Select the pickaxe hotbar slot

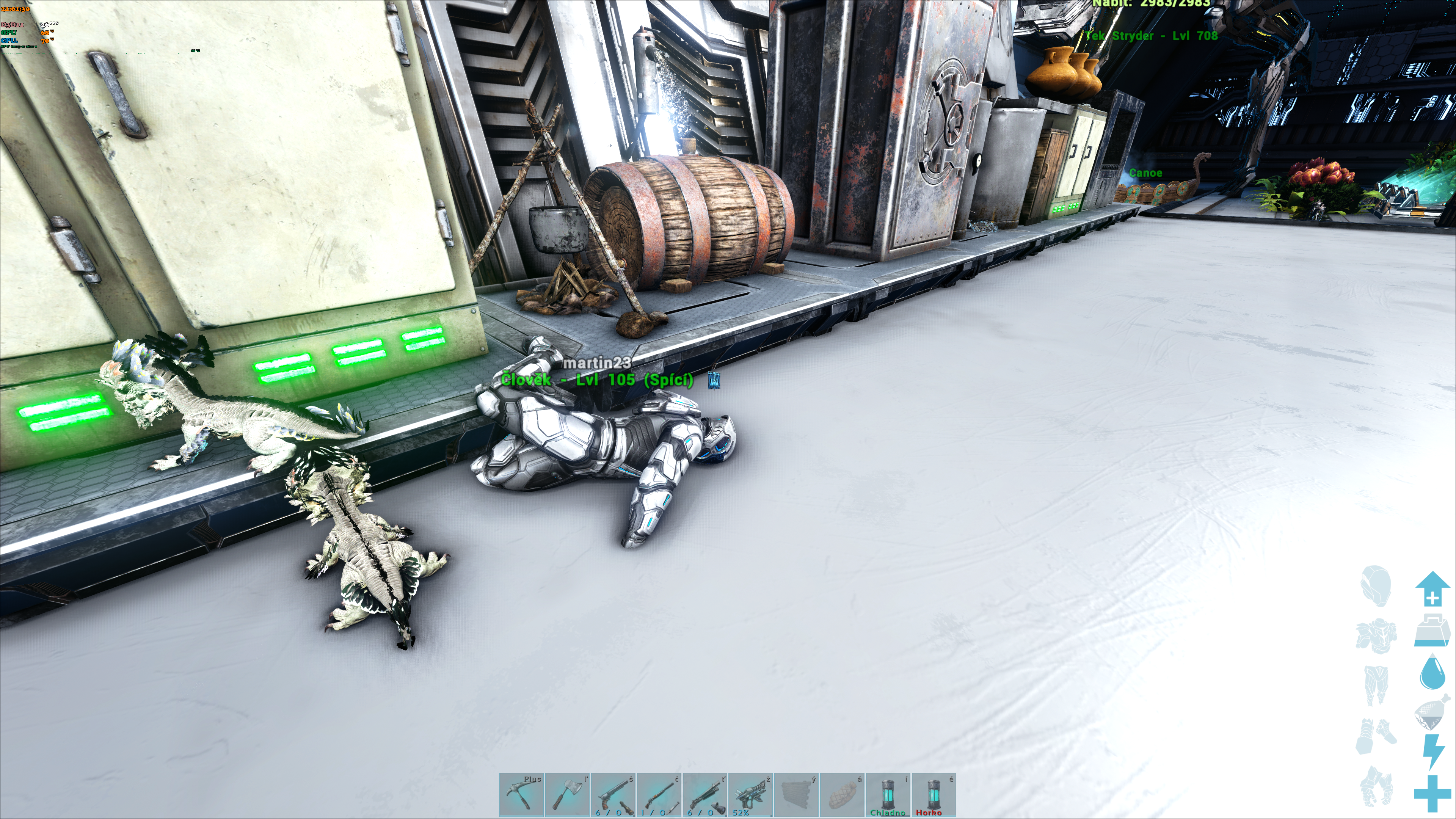click(521, 795)
